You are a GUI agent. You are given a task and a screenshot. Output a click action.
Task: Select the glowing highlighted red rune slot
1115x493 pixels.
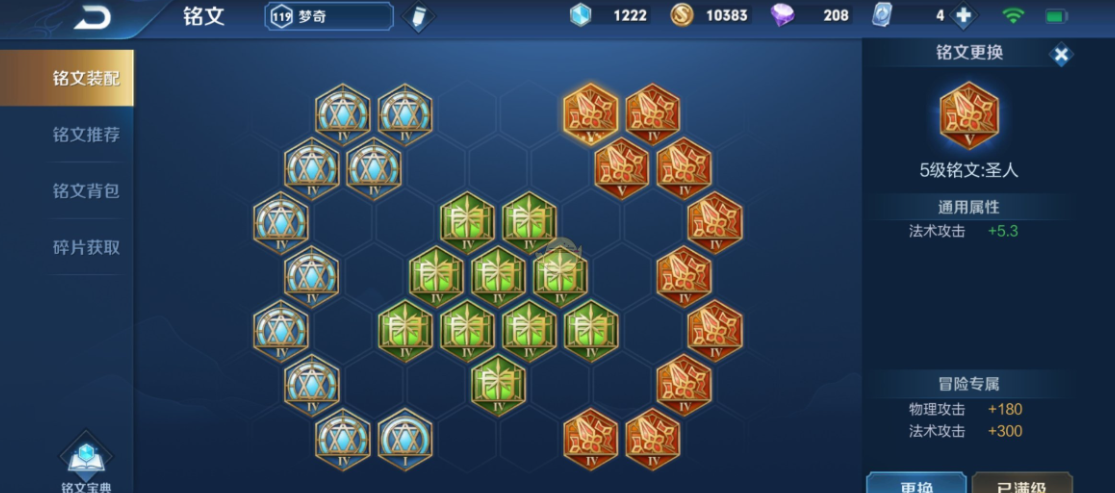(x=590, y=112)
